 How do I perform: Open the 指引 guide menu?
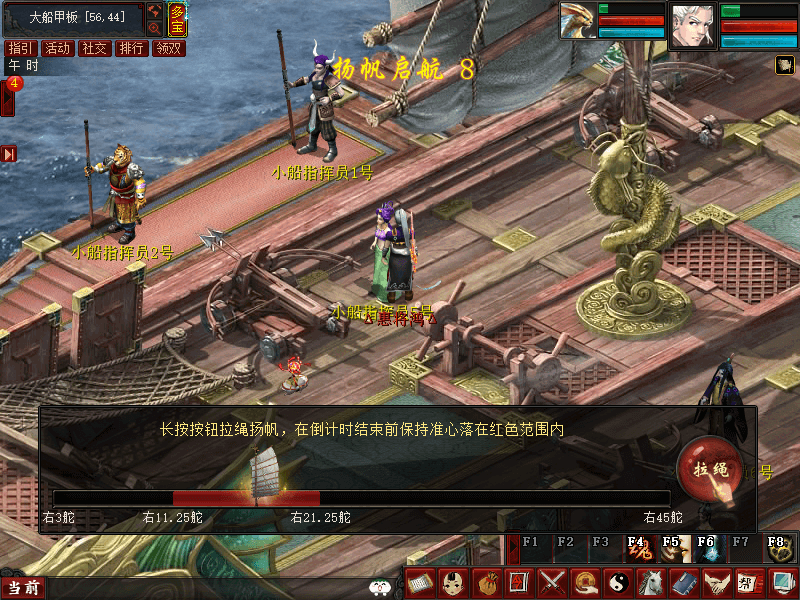coord(20,48)
